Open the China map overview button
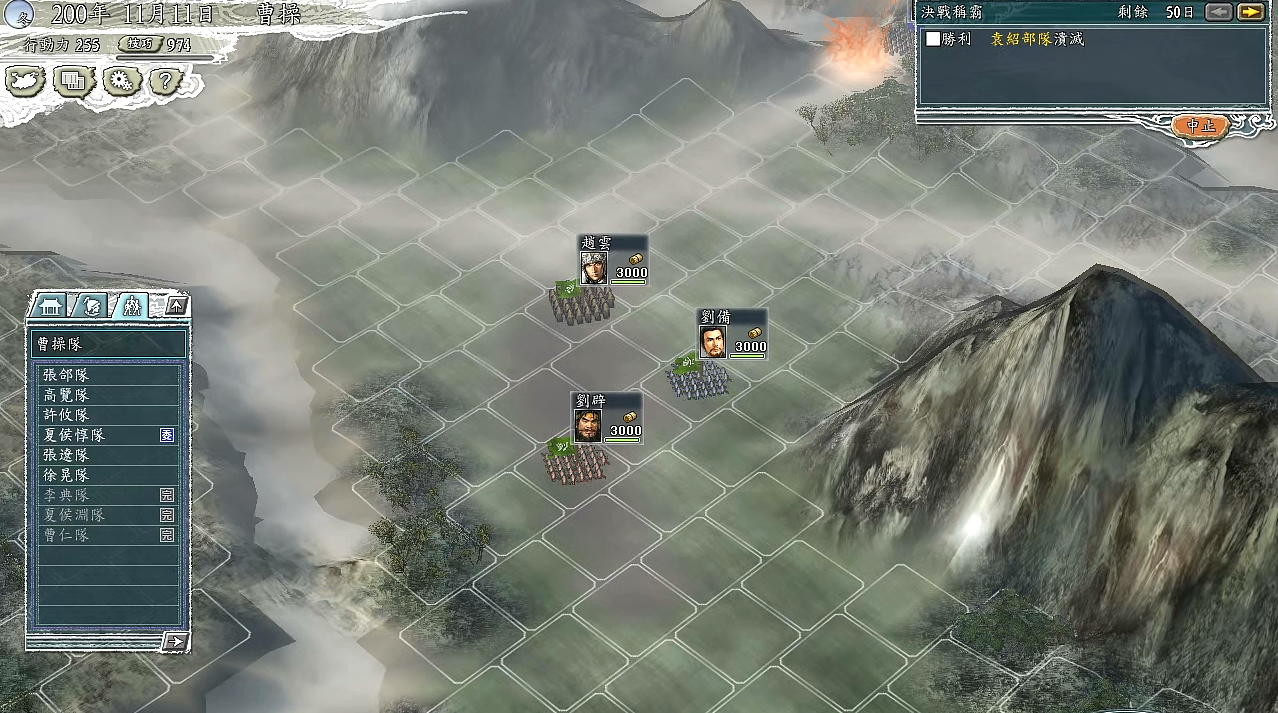1278x713 pixels. pyautogui.click(x=25, y=81)
